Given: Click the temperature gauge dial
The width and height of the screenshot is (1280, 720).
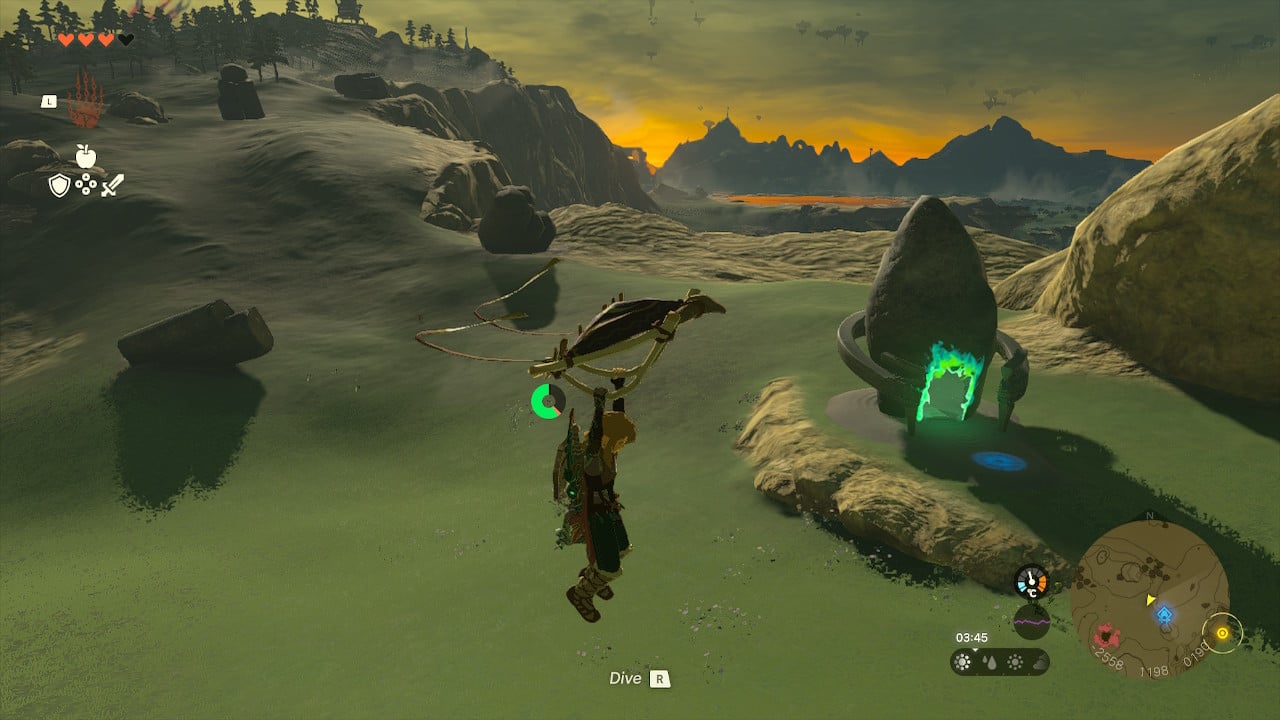Looking at the screenshot, I should tap(1031, 582).
